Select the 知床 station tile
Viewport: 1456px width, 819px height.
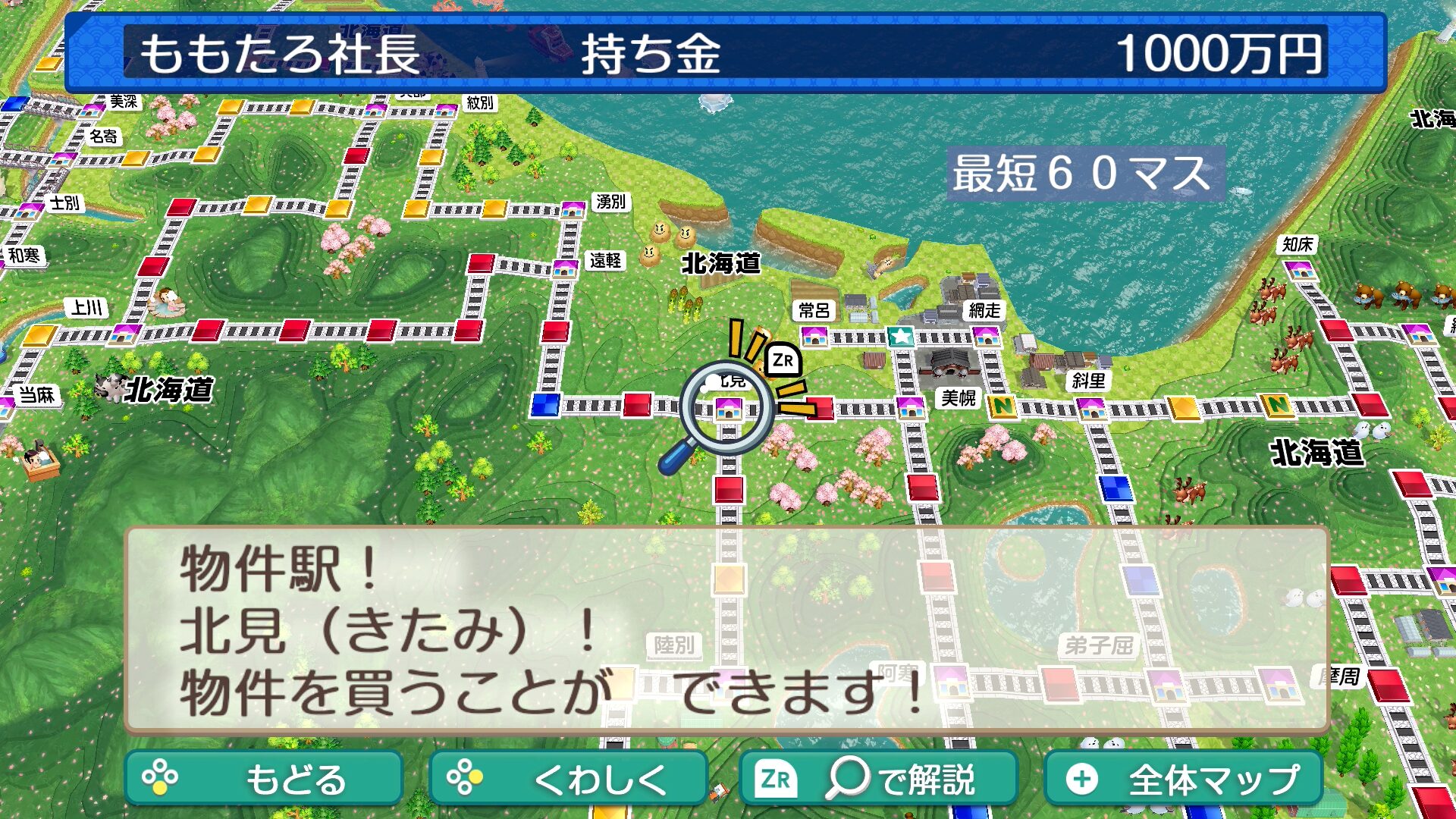[1300, 269]
